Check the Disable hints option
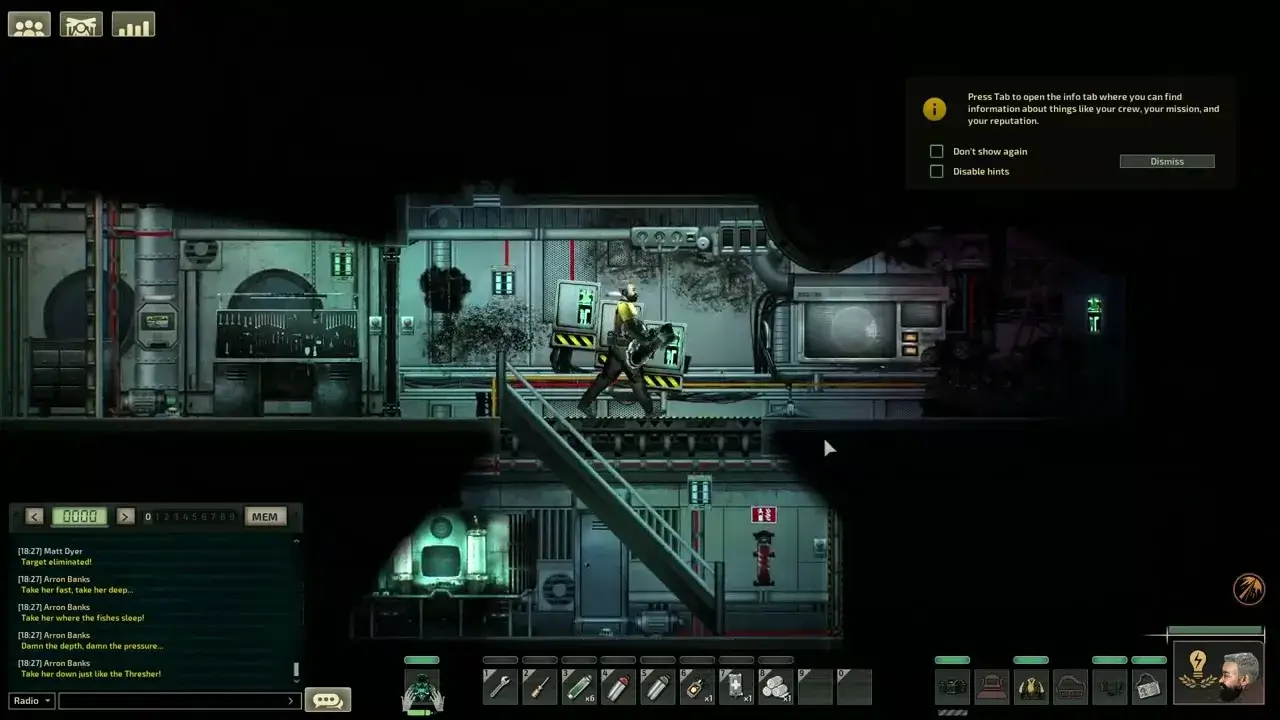 coord(936,171)
